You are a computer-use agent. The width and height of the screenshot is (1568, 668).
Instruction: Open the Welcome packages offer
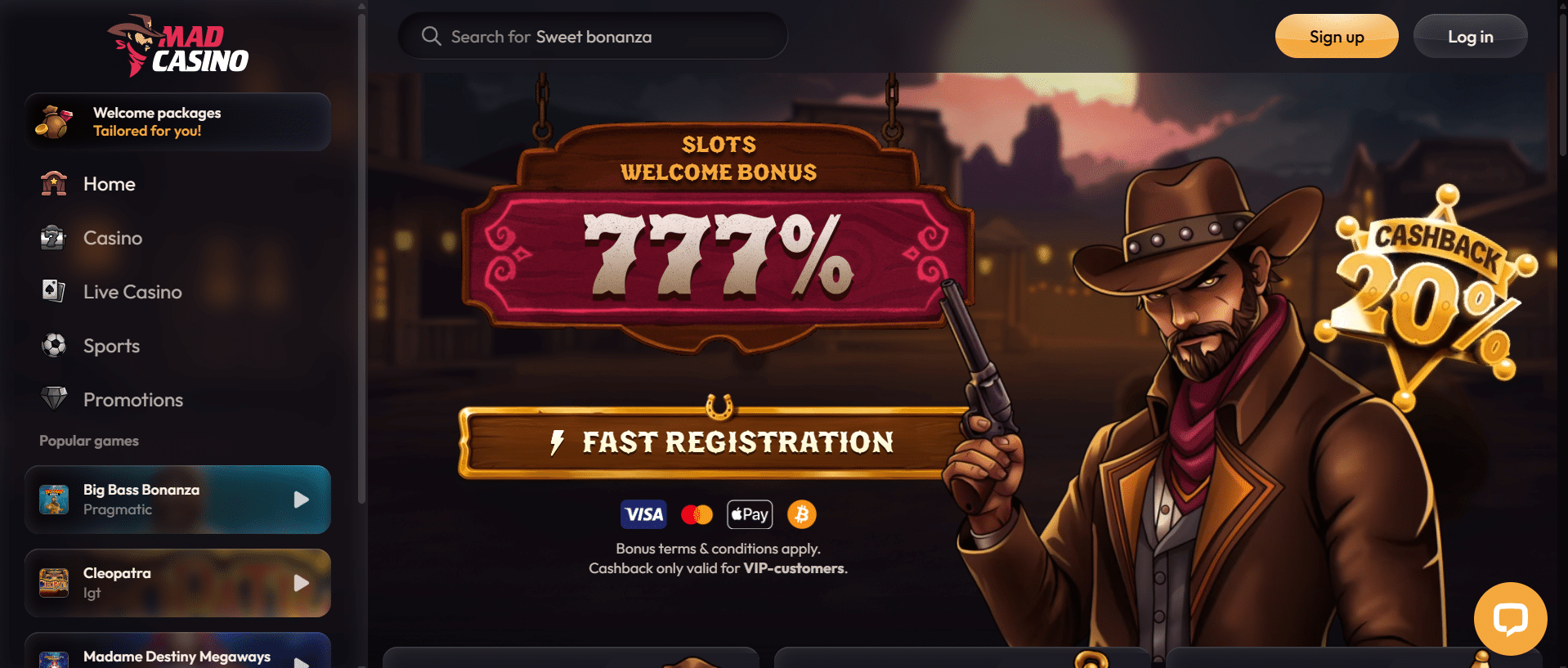click(x=177, y=122)
